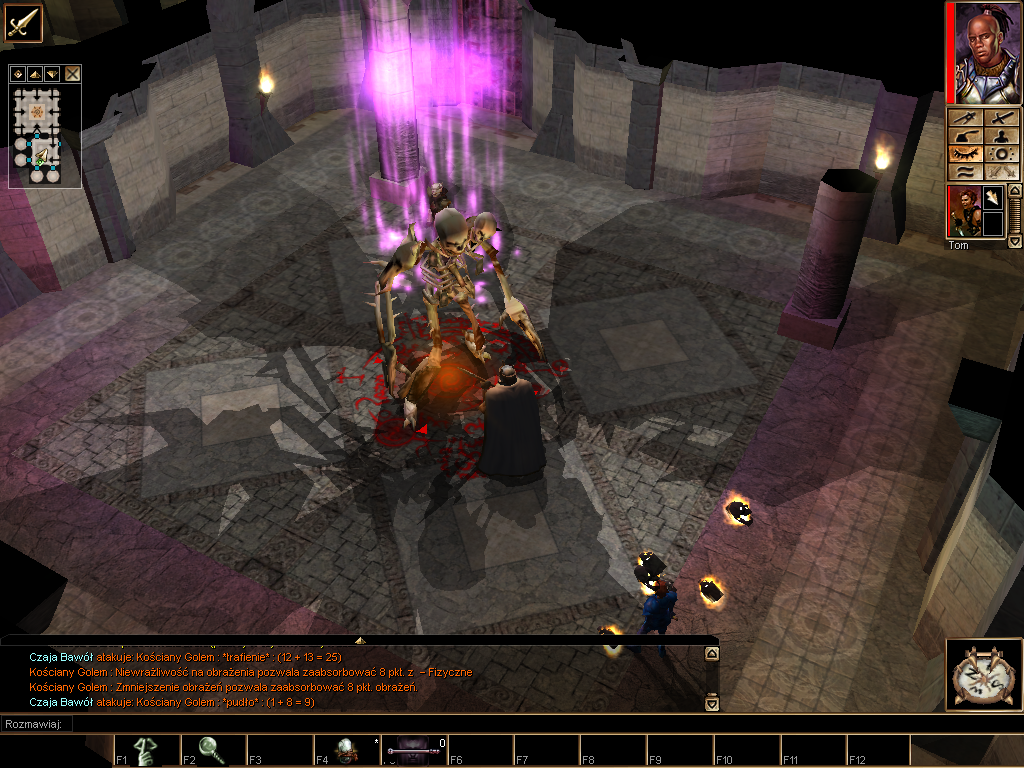This screenshot has width=1024, height=768.
Task: Open the character sheet silhouette button
Action: coord(1003,136)
